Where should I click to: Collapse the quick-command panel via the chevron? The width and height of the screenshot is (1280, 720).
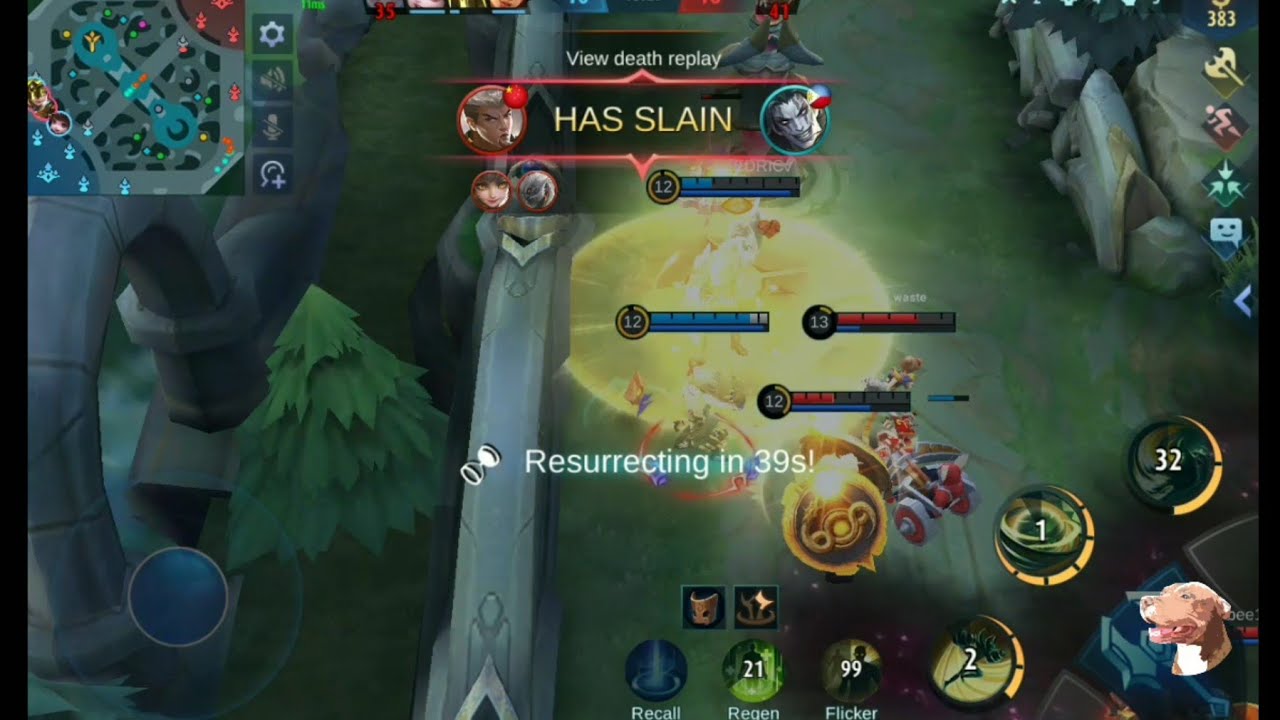[1245, 300]
